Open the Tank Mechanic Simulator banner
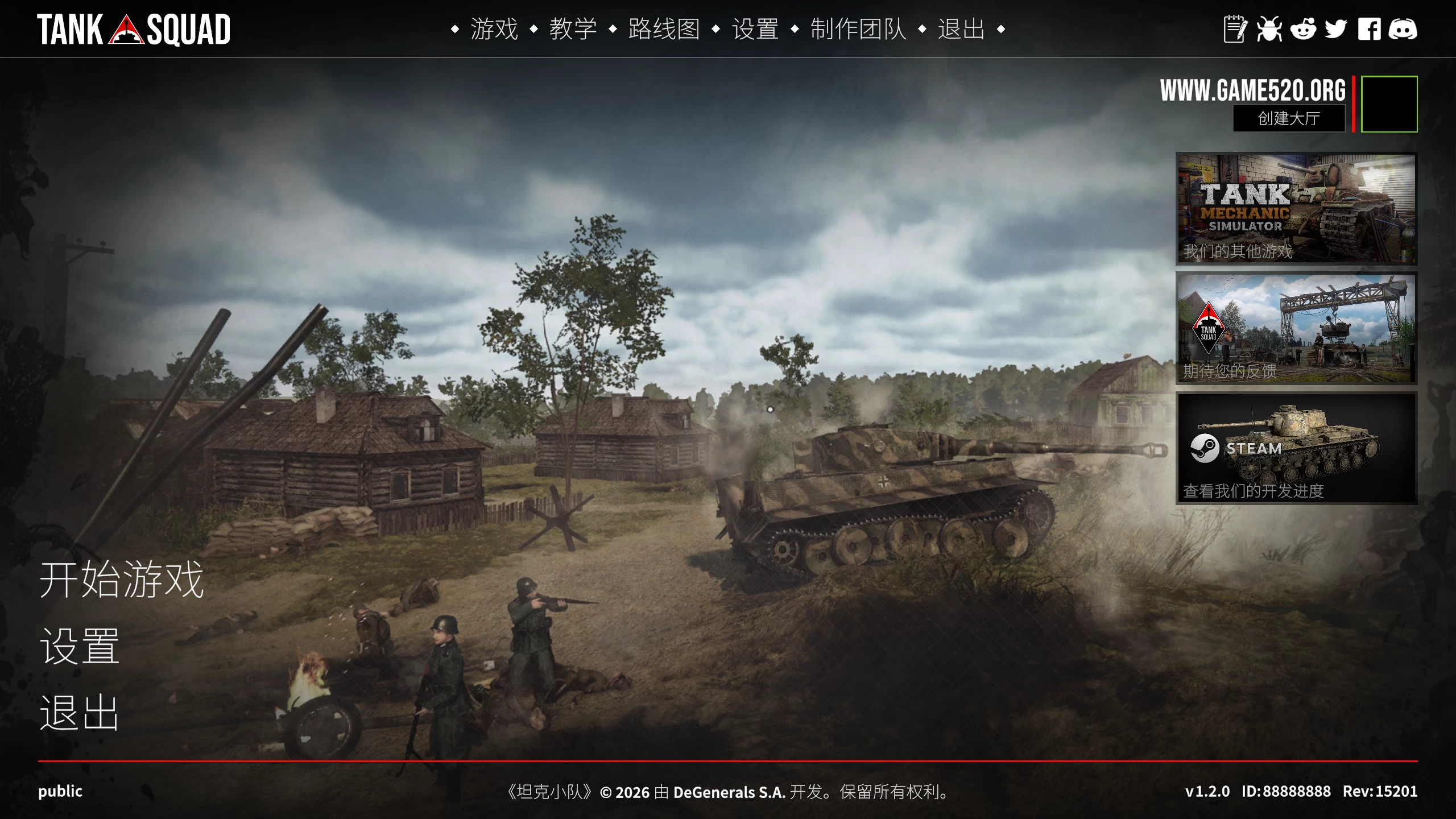1456x819 pixels. coord(1295,209)
